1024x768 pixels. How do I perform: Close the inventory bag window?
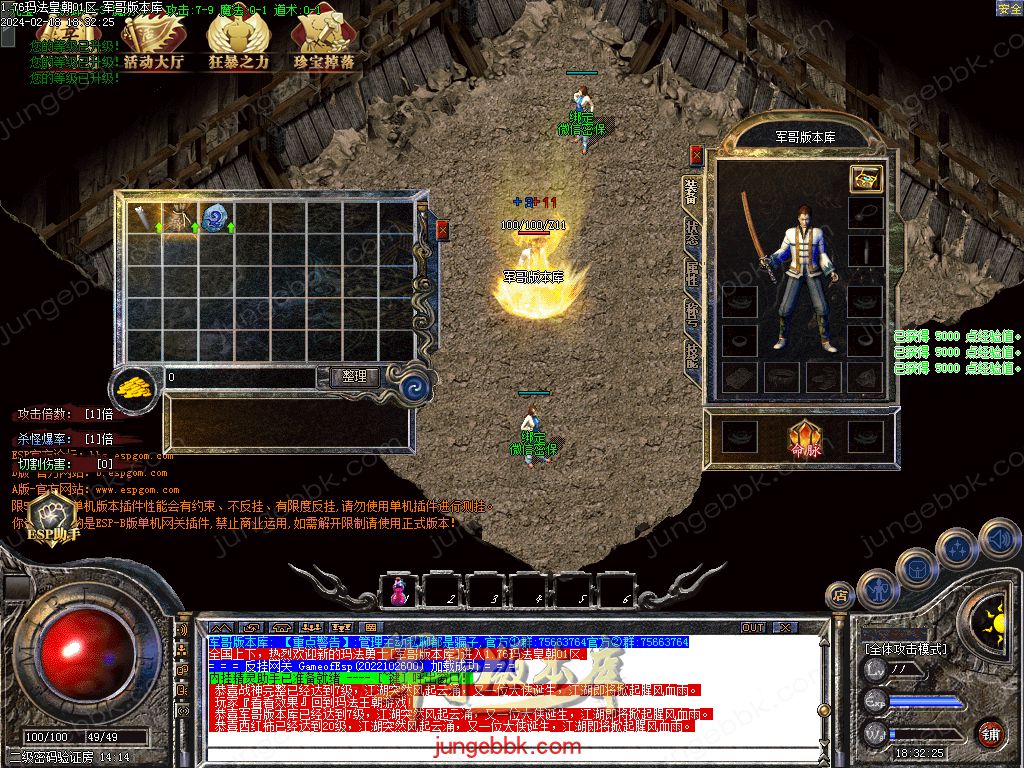442,230
